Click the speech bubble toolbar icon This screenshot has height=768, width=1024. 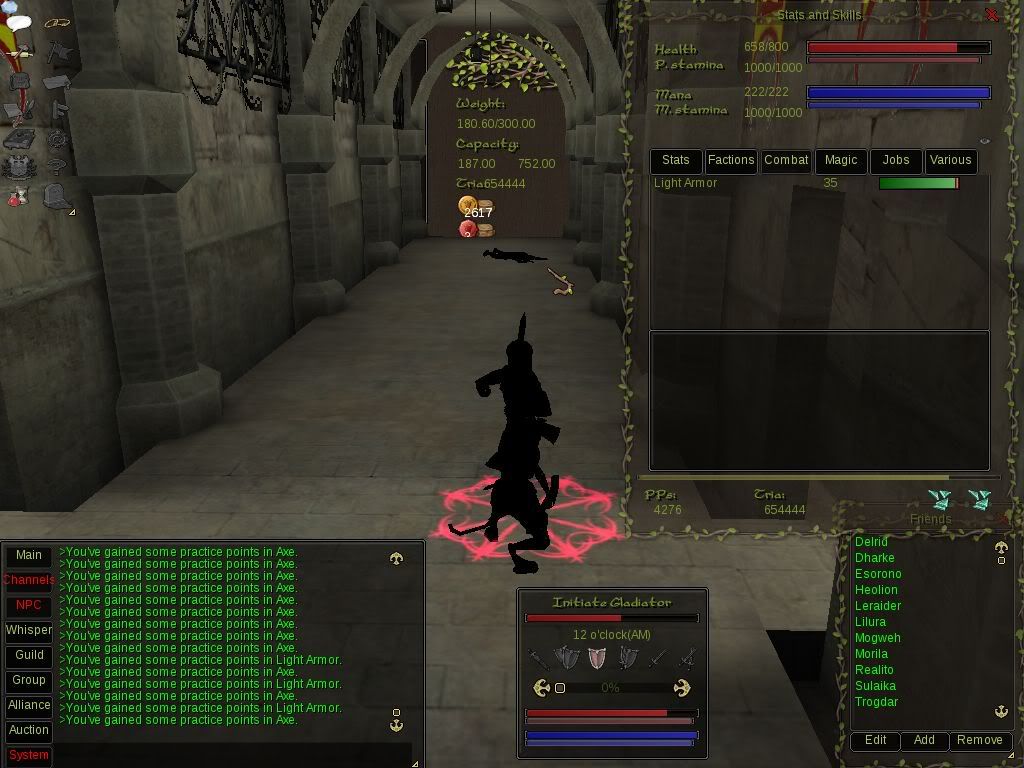pos(19,23)
